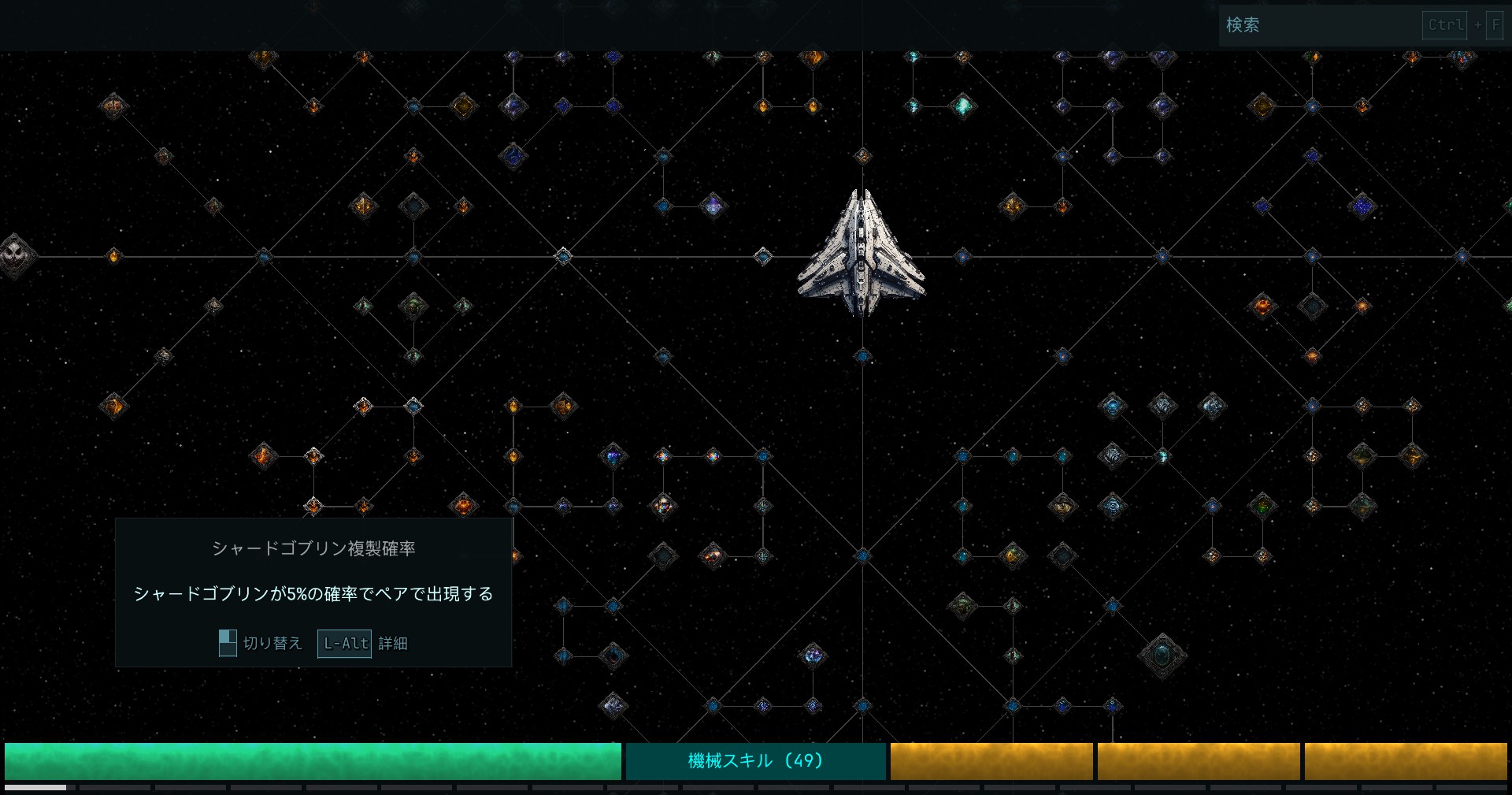The image size is (1512, 795).
Task: Switch to the green skill category tab
Action: pyautogui.click(x=313, y=761)
